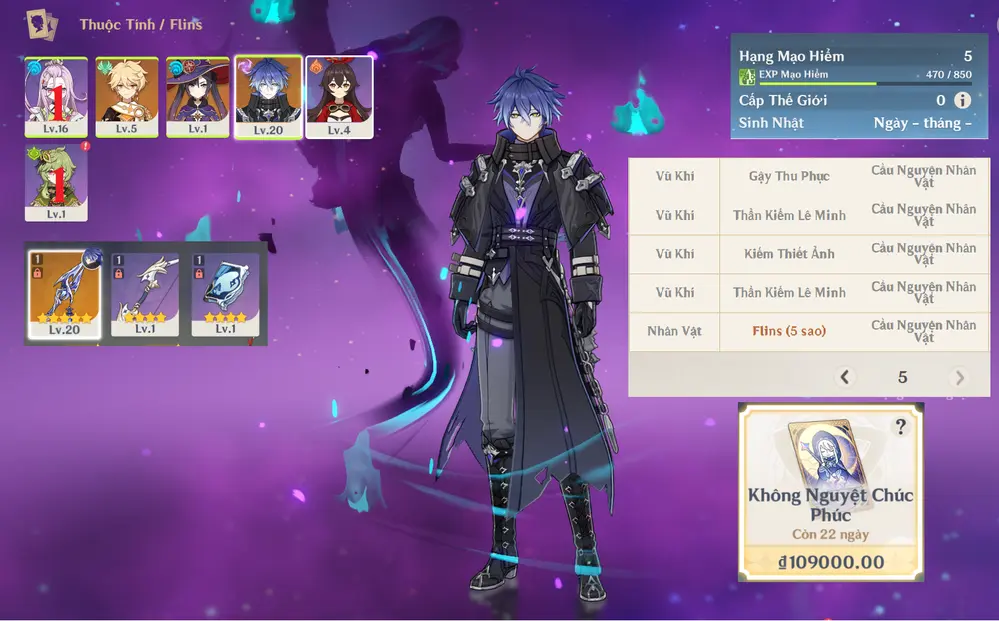Pick the Amber portrait at Lv.4
The image size is (999, 621).
click(339, 96)
